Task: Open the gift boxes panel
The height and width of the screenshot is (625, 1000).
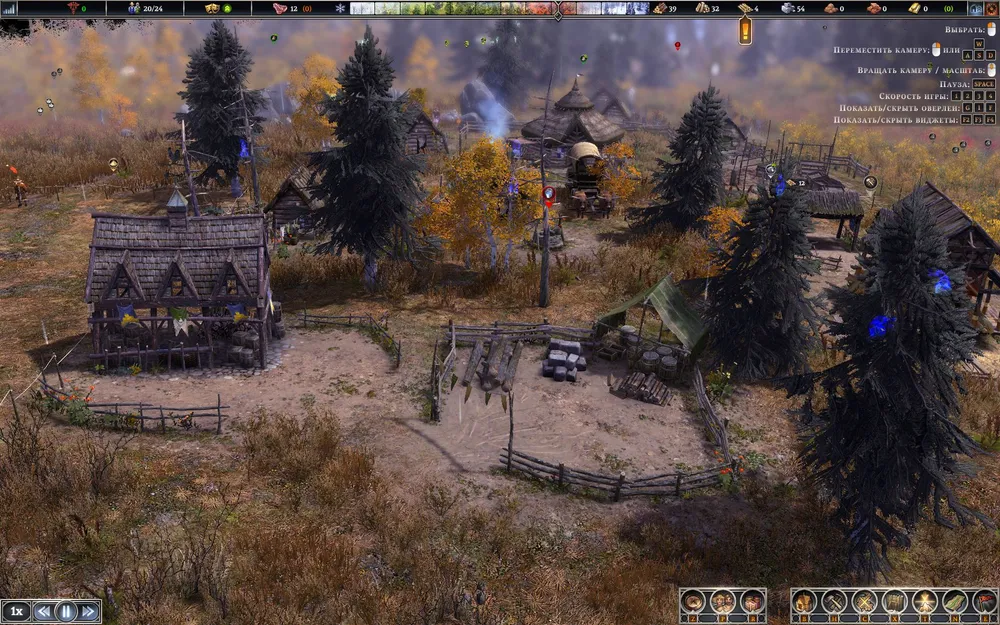Action: [x=751, y=602]
